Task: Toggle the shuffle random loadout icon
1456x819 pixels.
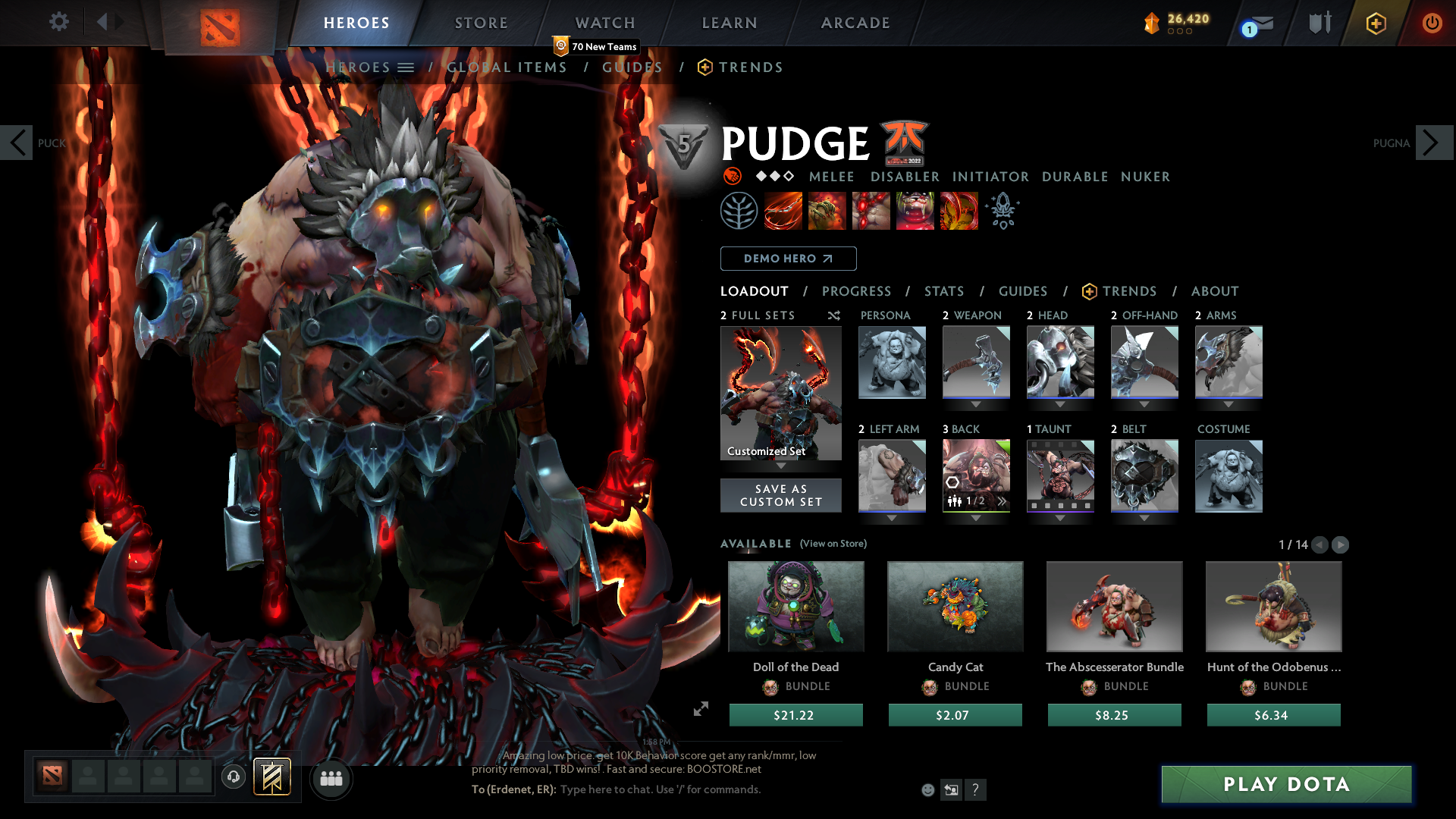Action: click(833, 315)
